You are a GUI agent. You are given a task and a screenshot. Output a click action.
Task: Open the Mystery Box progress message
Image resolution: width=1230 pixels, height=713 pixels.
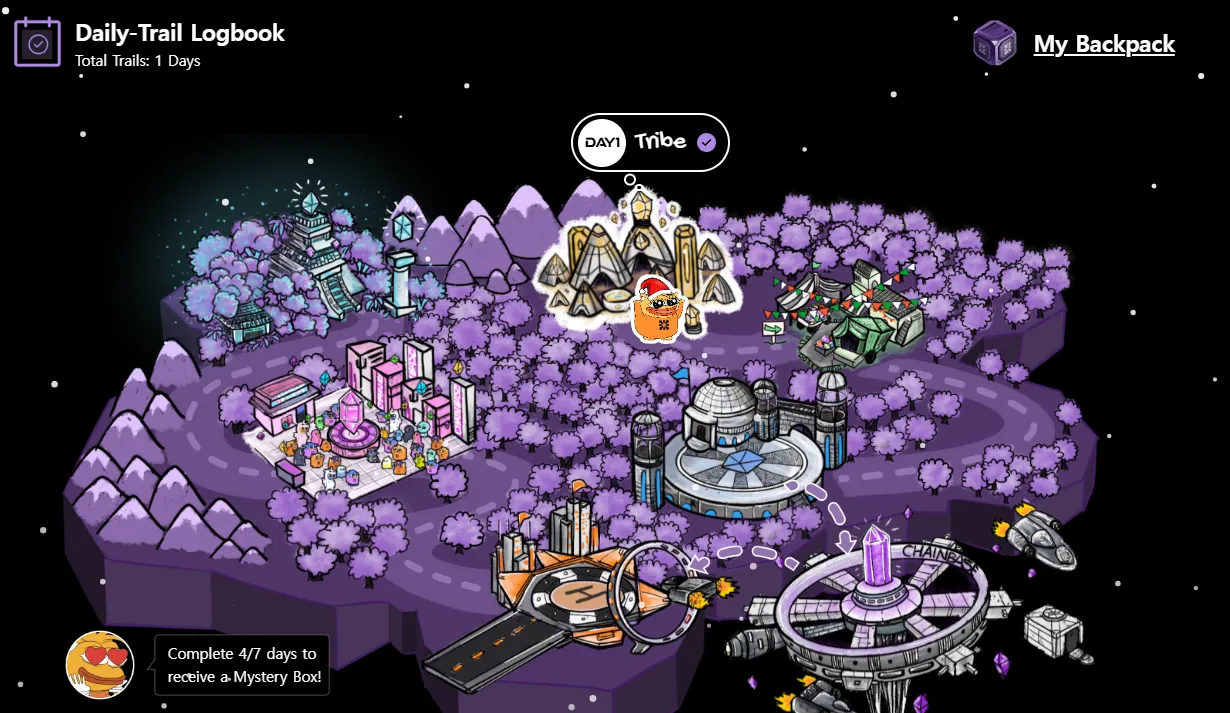pyautogui.click(x=244, y=665)
